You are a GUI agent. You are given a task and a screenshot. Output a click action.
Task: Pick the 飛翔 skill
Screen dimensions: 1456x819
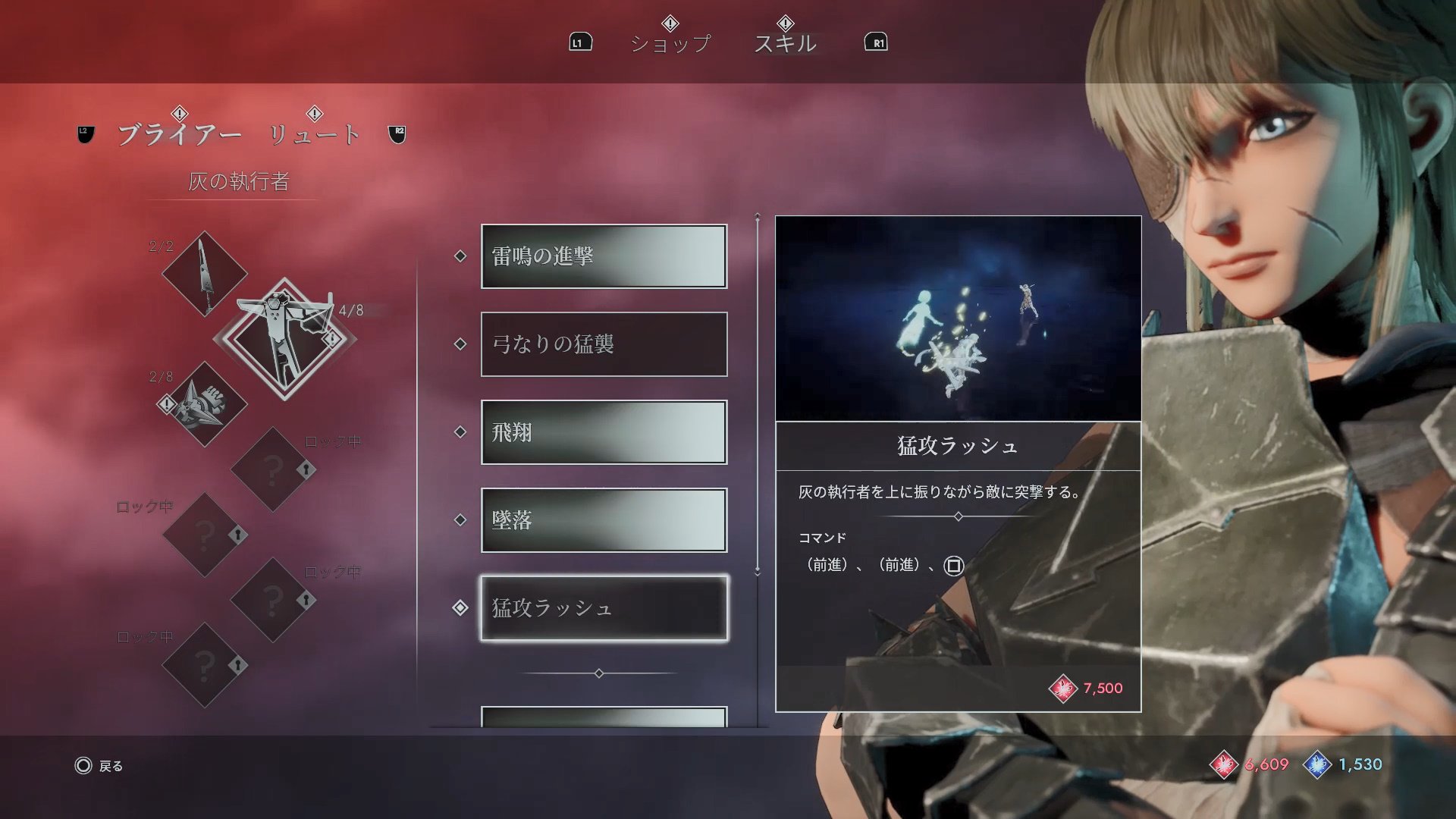tap(604, 432)
